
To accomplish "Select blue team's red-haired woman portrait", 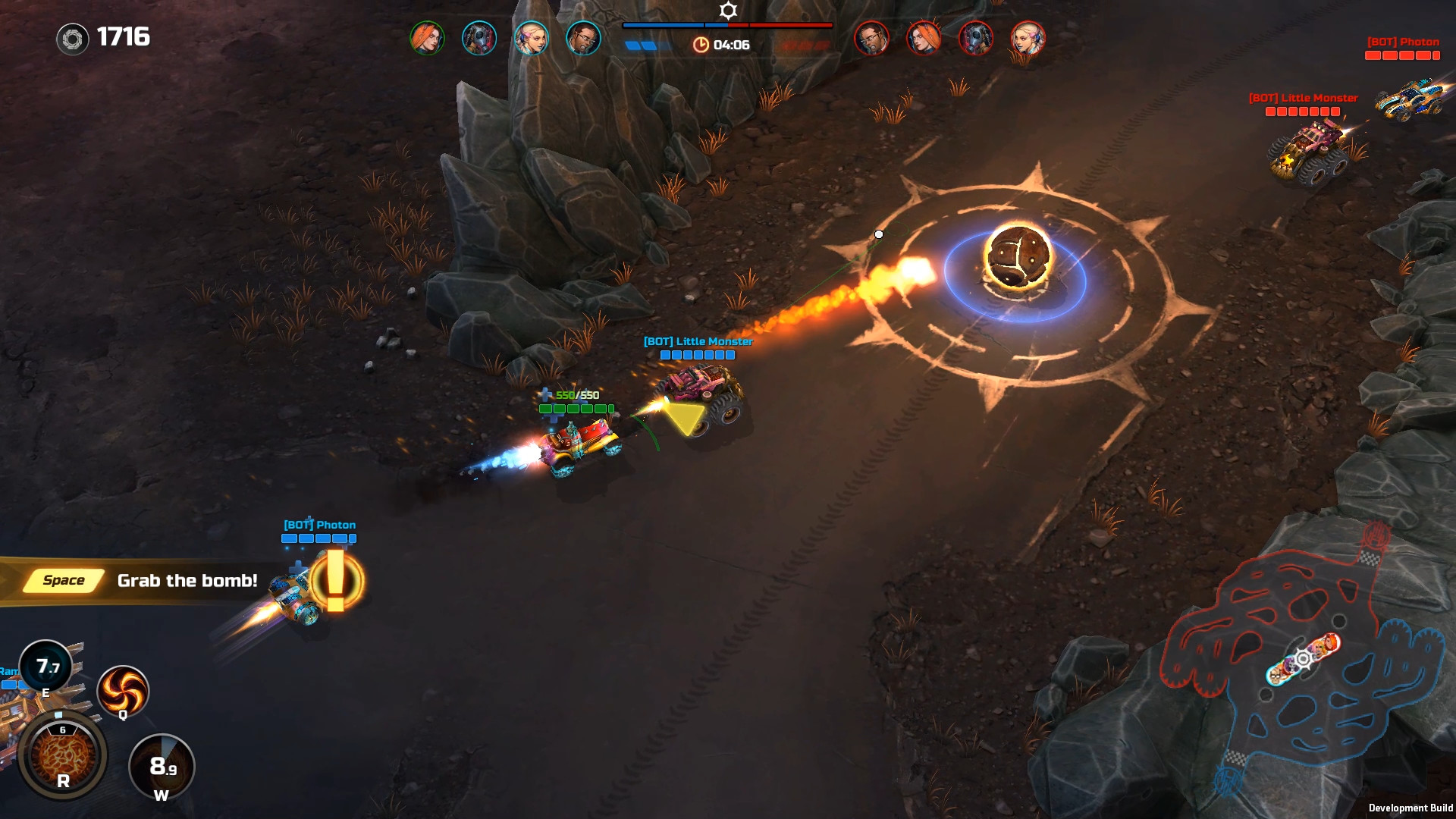I will (427, 38).
